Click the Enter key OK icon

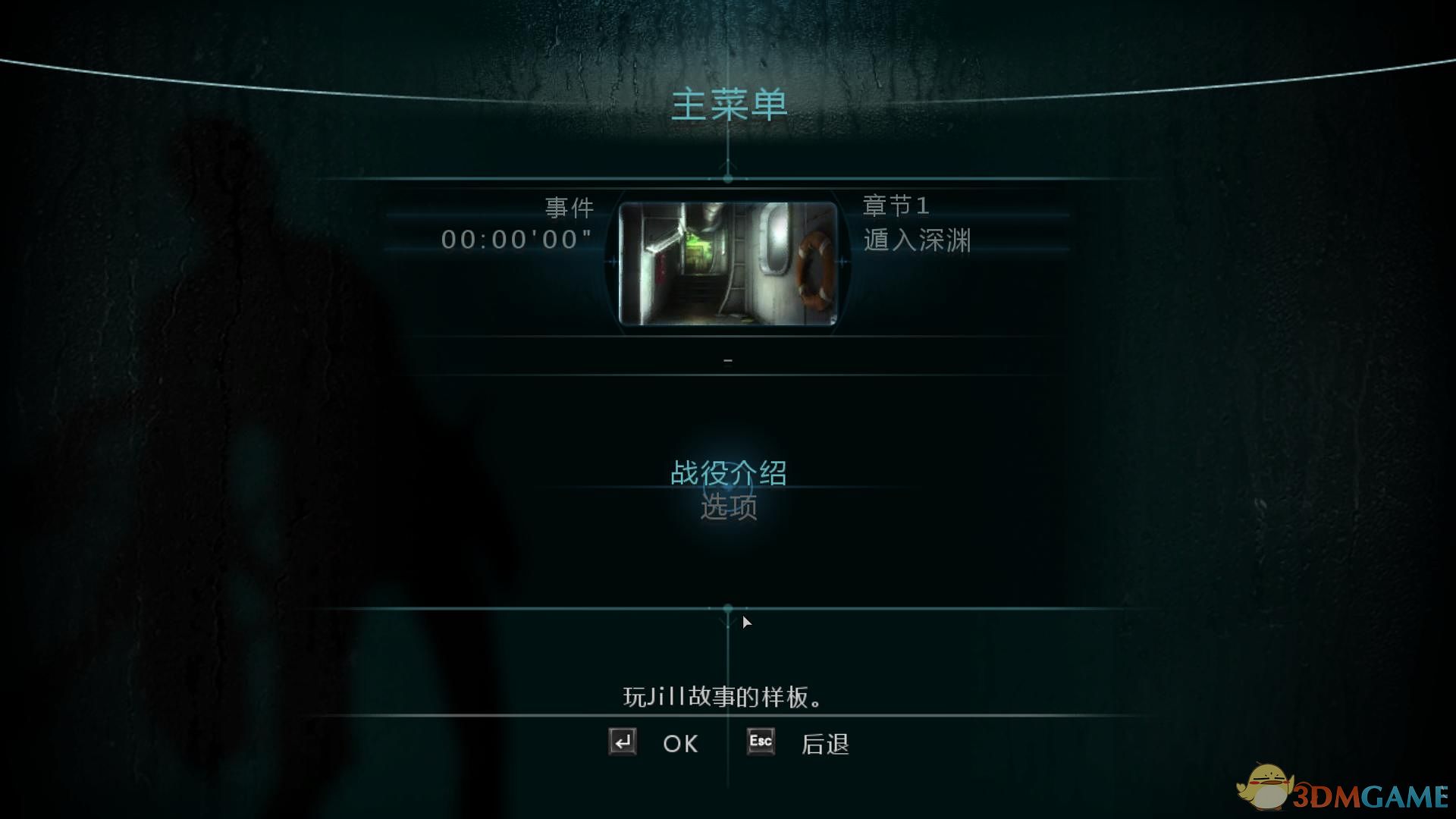[x=622, y=743]
